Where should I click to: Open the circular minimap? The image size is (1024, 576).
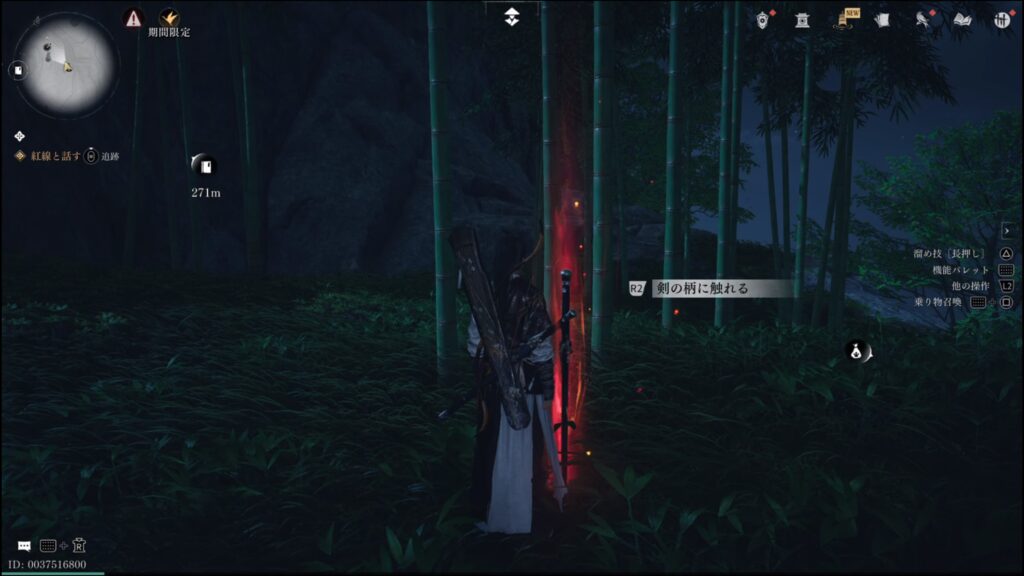65,66
